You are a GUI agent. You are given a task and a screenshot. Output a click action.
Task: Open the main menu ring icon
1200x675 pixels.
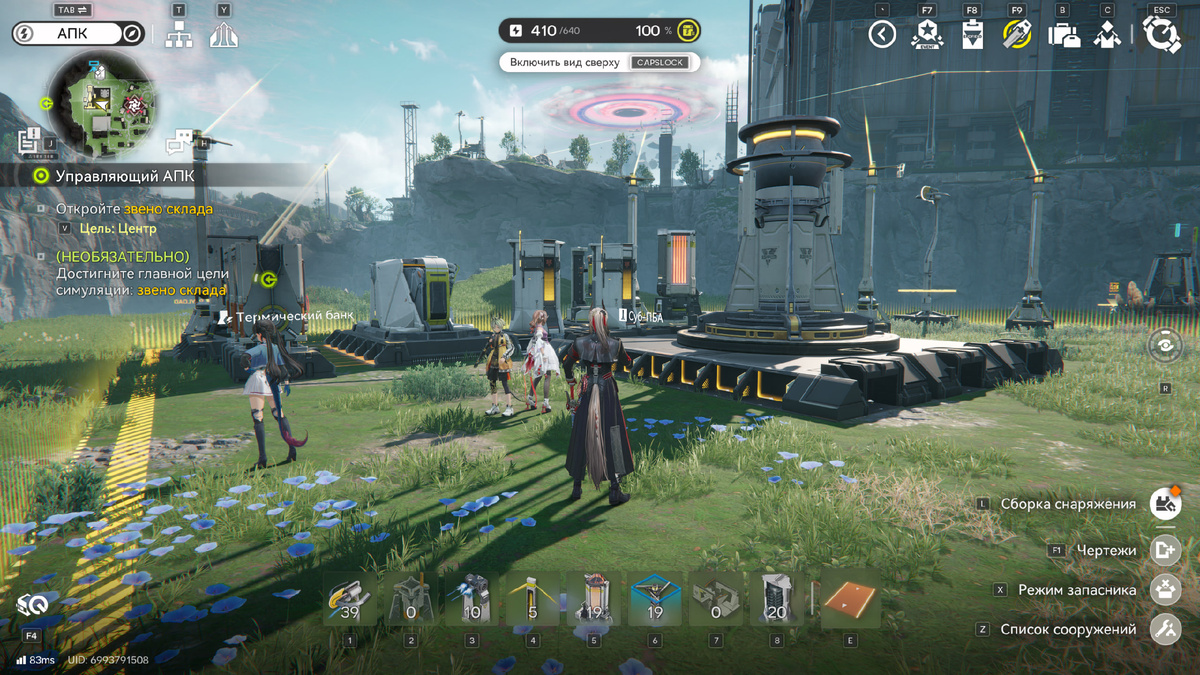pos(1161,35)
